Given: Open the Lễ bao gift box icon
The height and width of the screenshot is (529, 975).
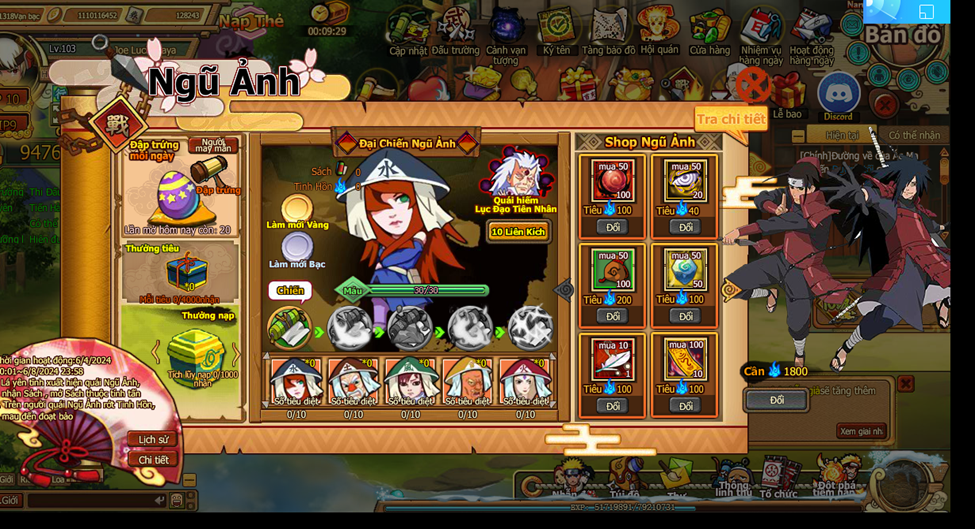Looking at the screenshot, I should [788, 96].
